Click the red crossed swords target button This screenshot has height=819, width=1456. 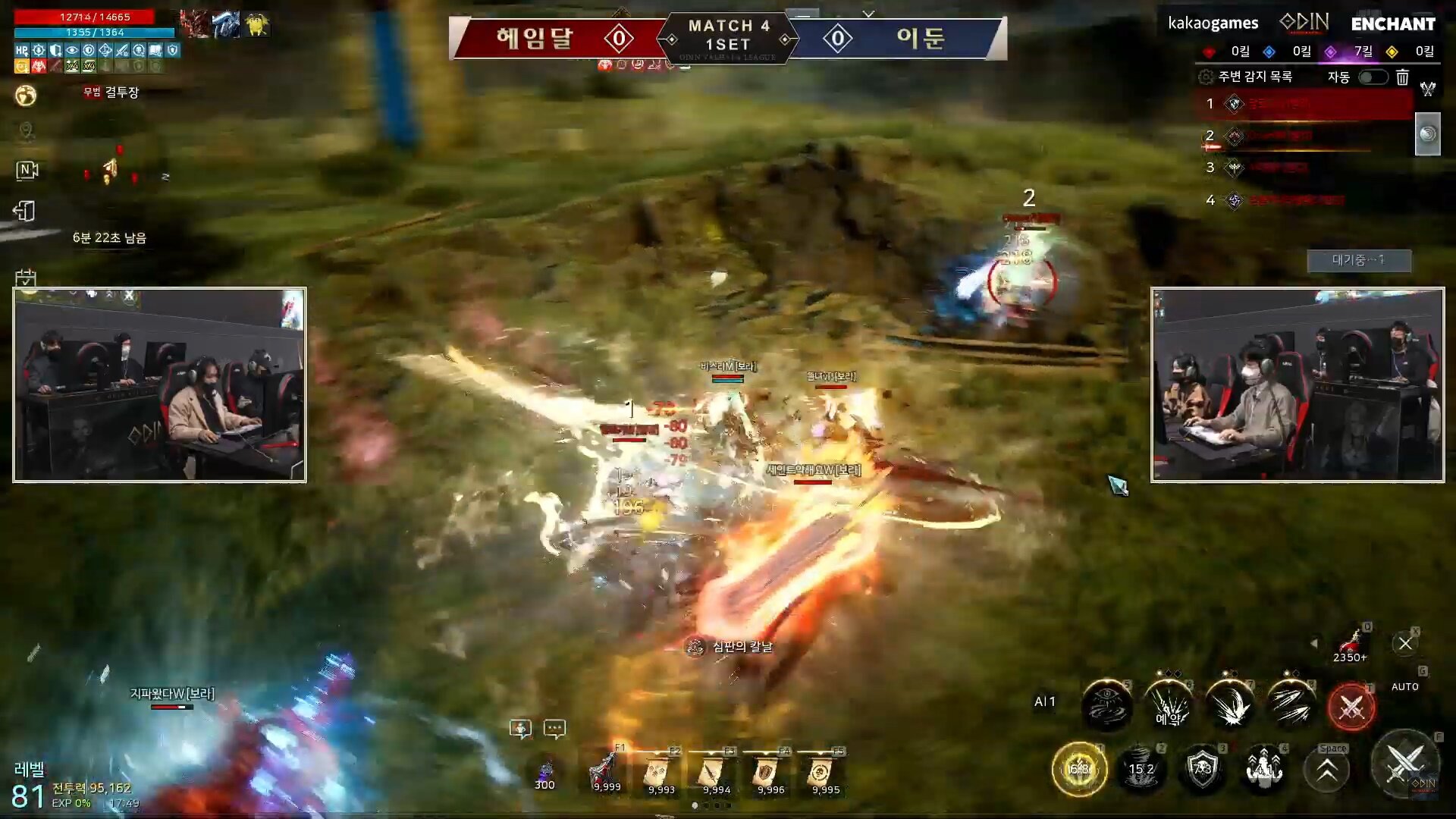coord(1351,708)
